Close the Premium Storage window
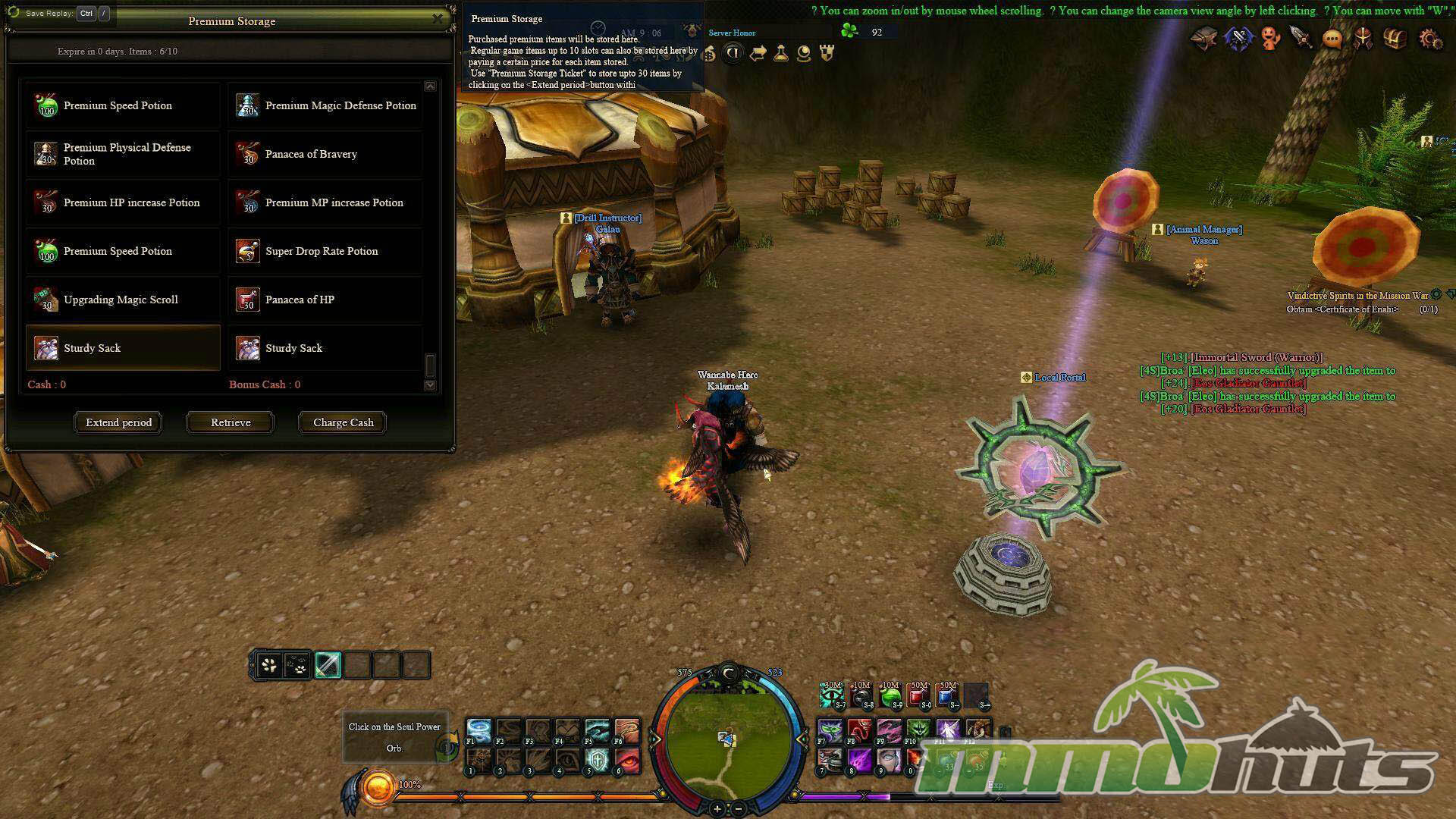This screenshot has width=1456, height=819. [438, 18]
